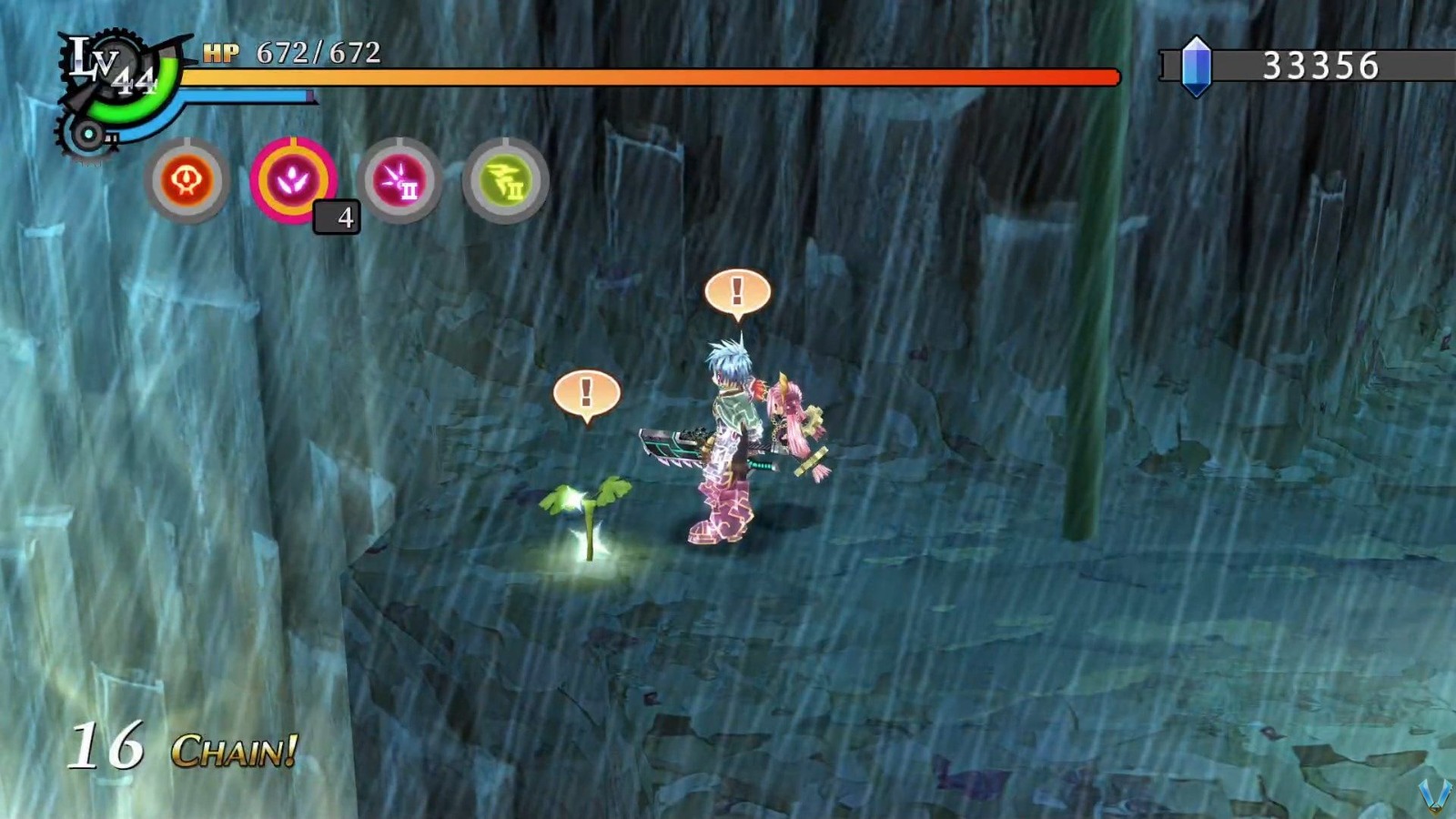Activate the pink flower skill with 4 charges
This screenshot has height=819, width=1456.
pyautogui.click(x=293, y=179)
